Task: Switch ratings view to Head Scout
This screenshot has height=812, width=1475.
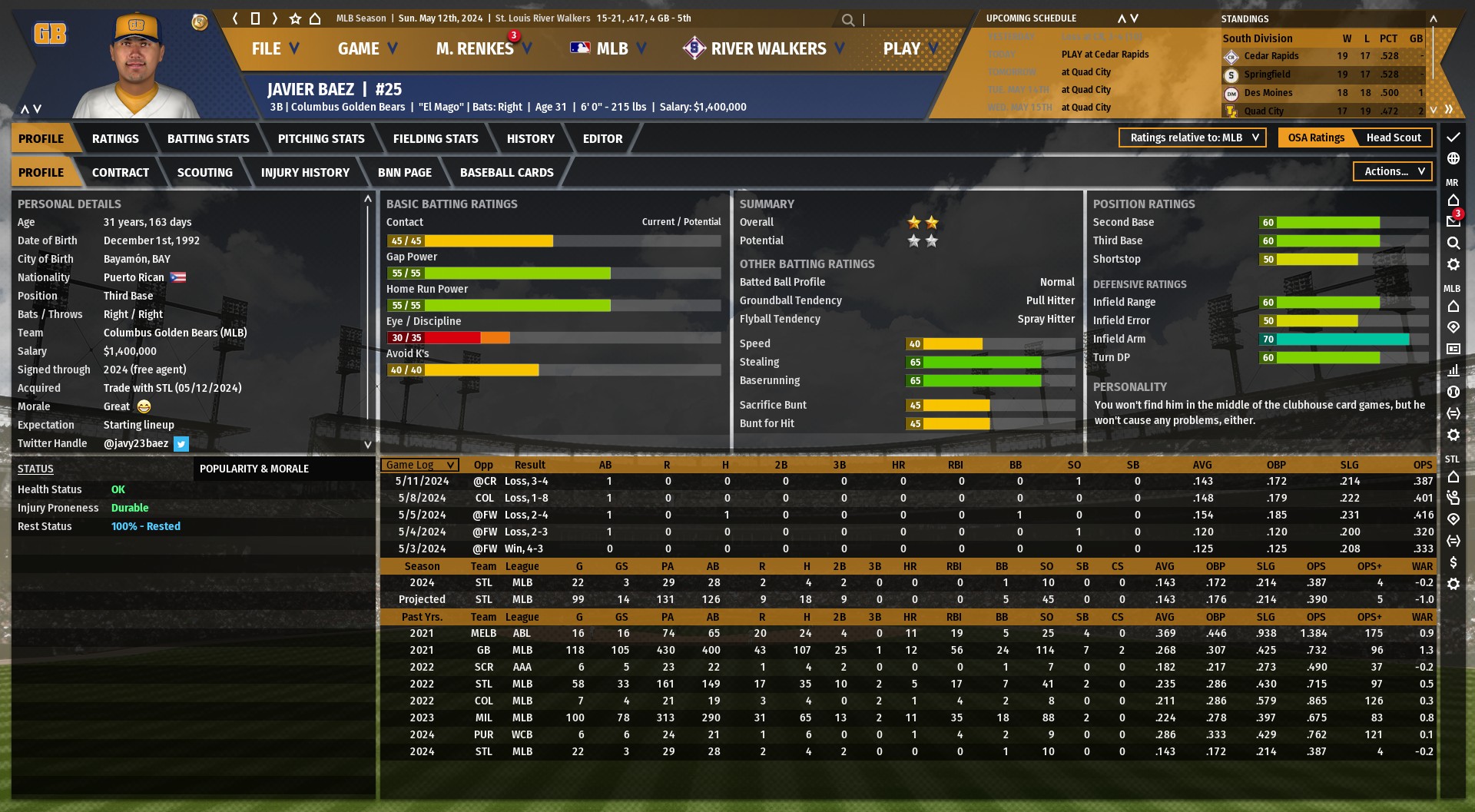Action: click(1393, 138)
